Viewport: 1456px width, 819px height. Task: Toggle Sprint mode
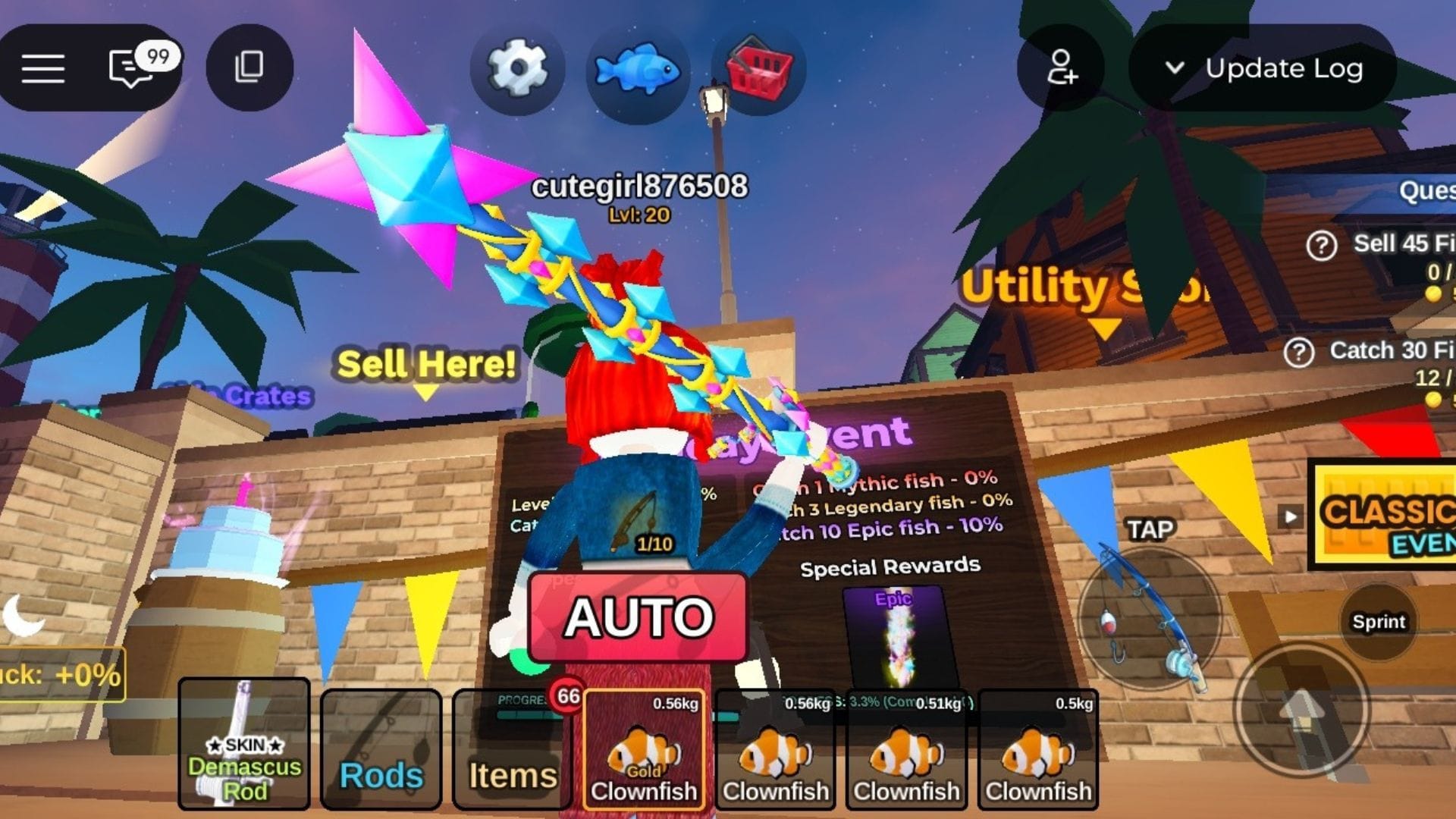pyautogui.click(x=1379, y=622)
